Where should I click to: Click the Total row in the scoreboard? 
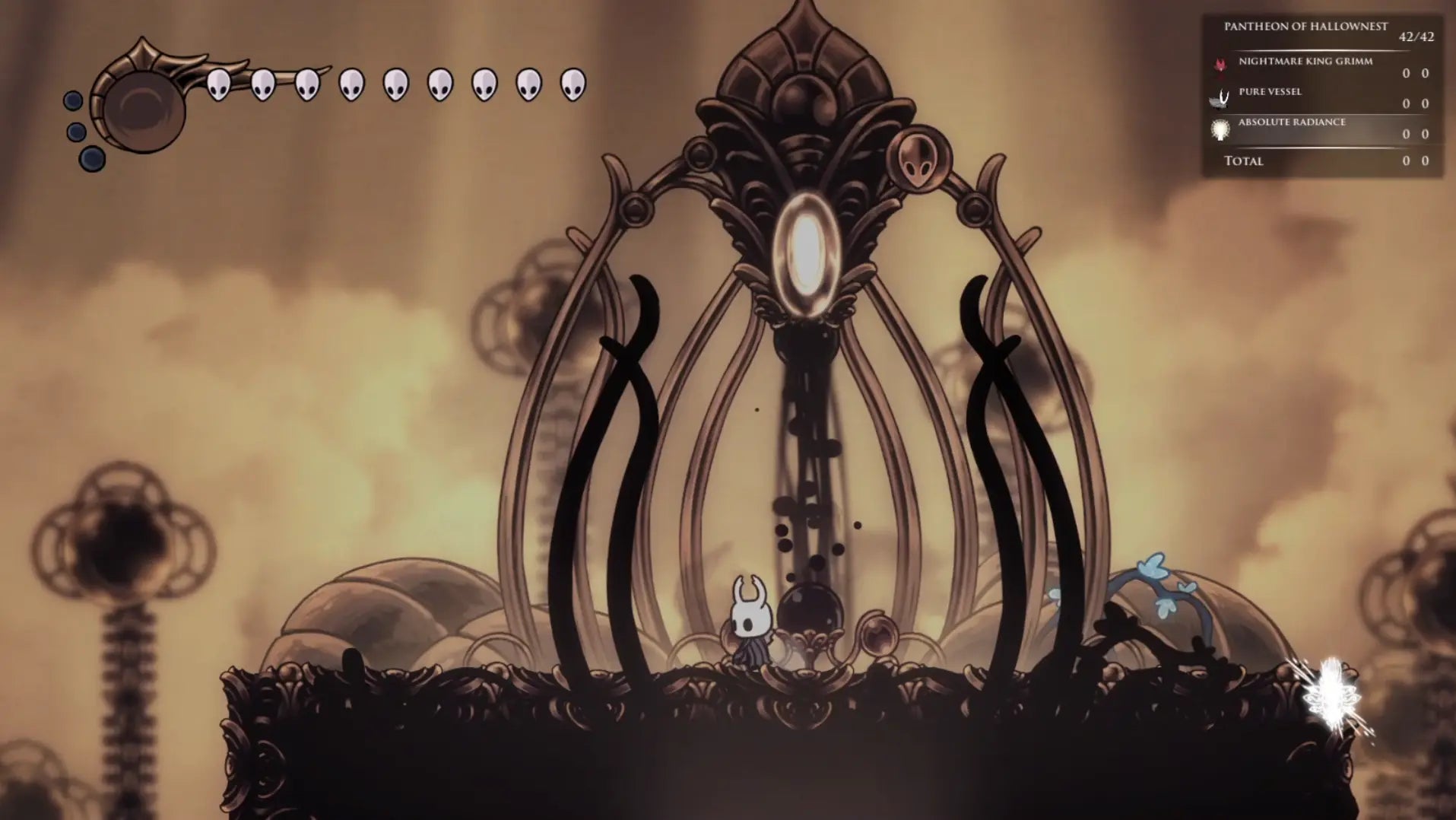(x=1243, y=161)
